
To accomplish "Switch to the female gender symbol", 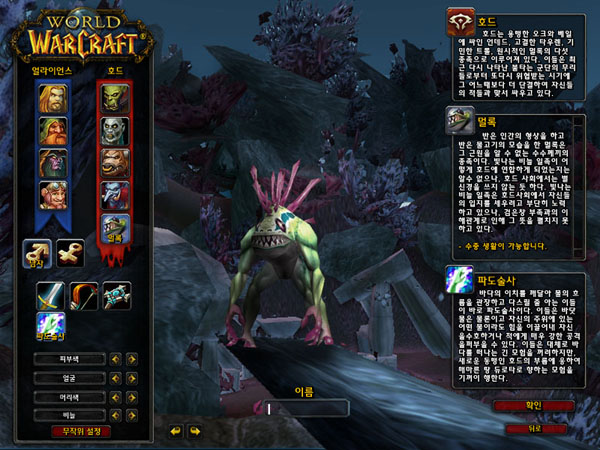I will point(70,254).
